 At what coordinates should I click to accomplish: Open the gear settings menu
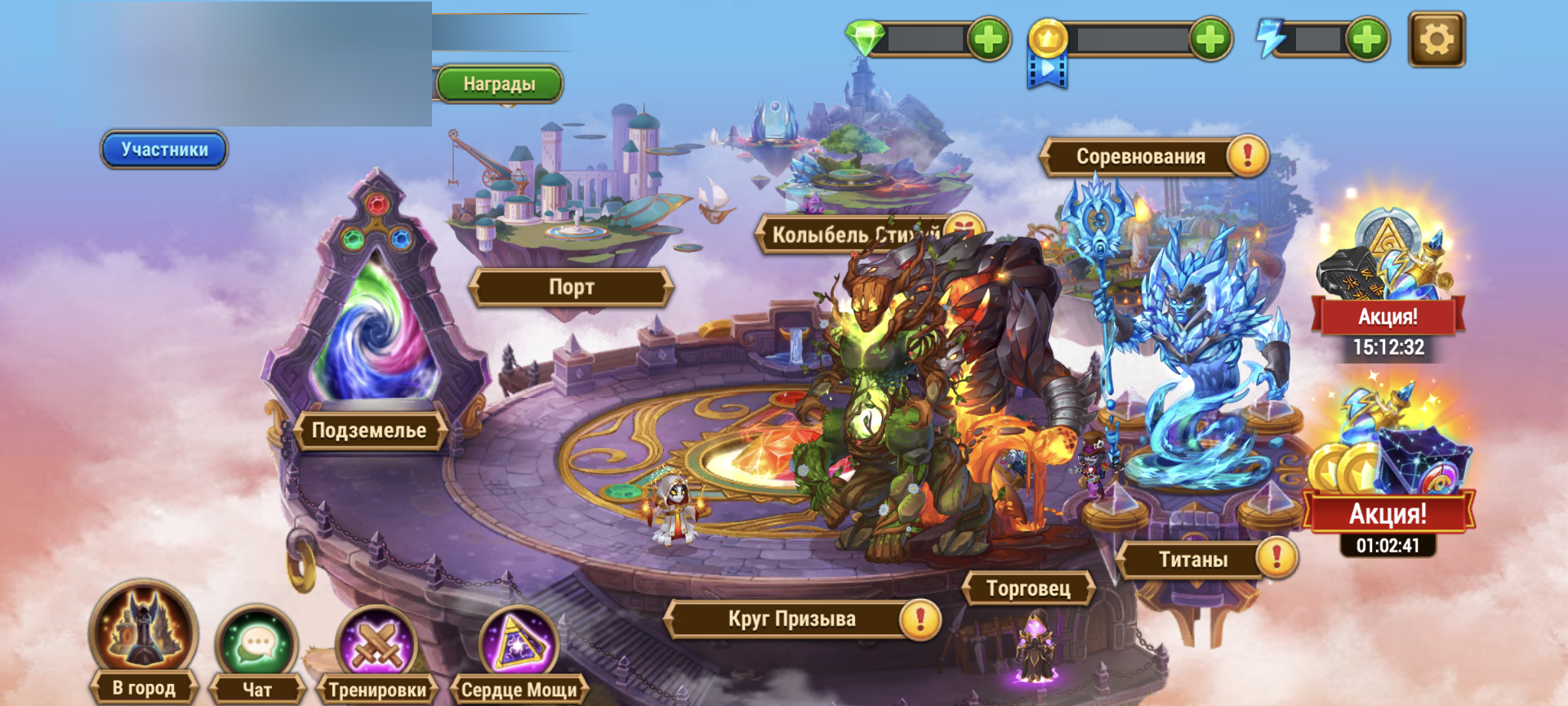point(1437,39)
